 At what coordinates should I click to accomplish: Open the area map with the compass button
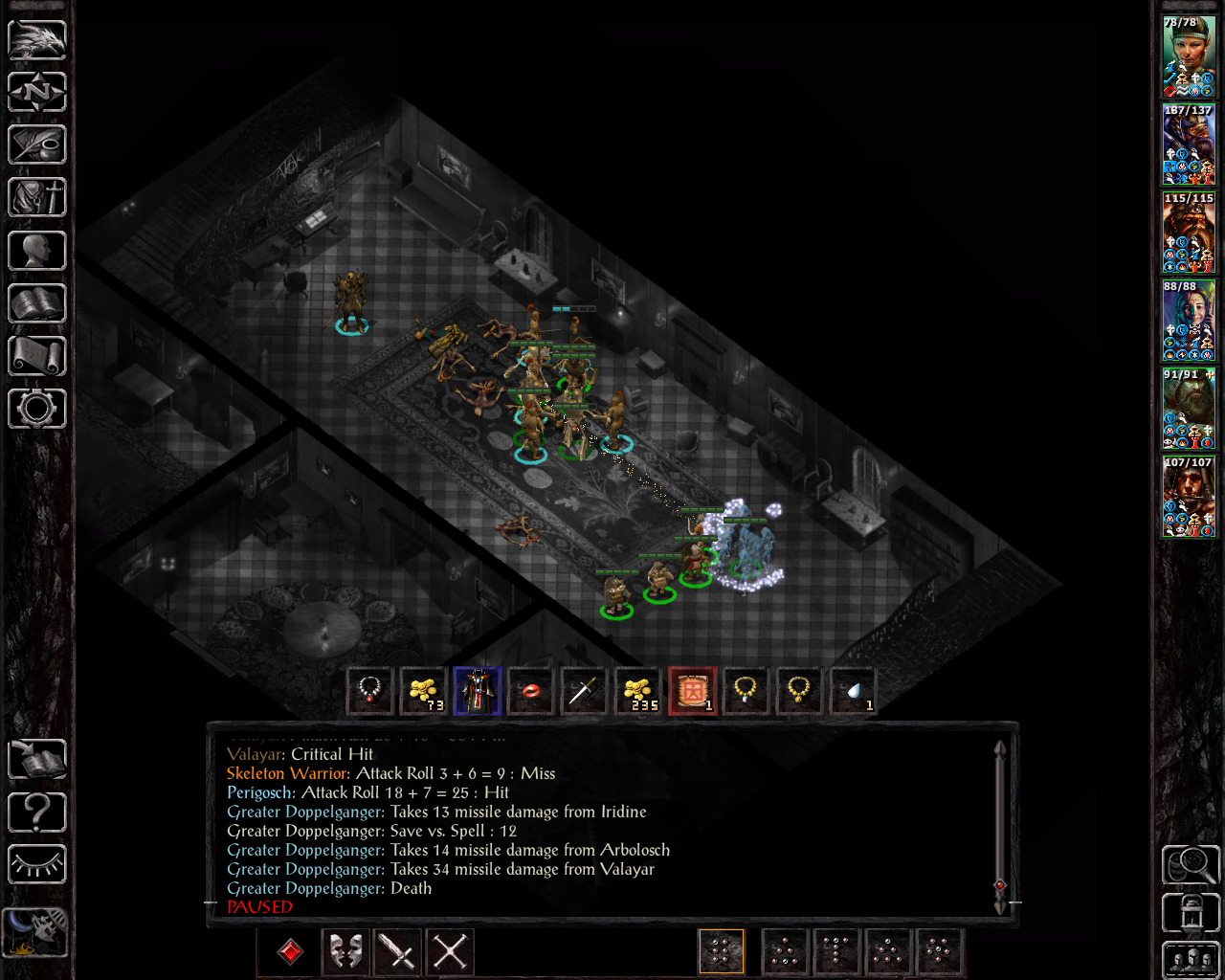(x=37, y=93)
